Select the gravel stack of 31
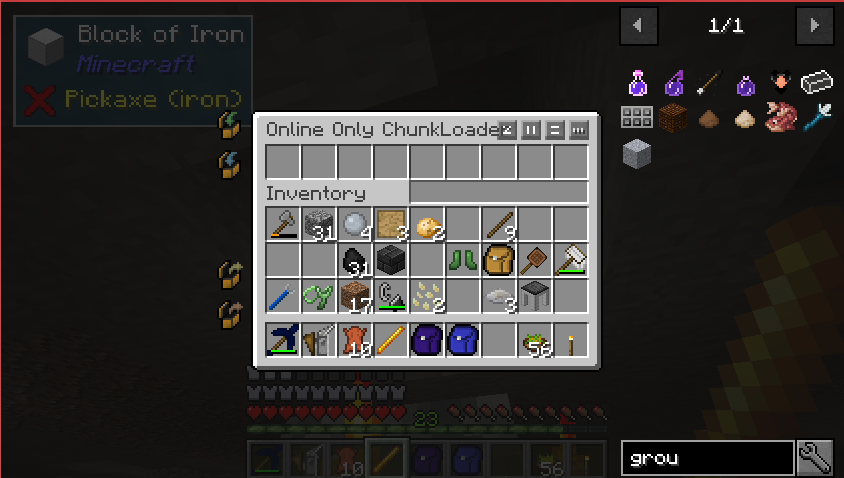This screenshot has height=478, width=844. pyautogui.click(x=319, y=225)
